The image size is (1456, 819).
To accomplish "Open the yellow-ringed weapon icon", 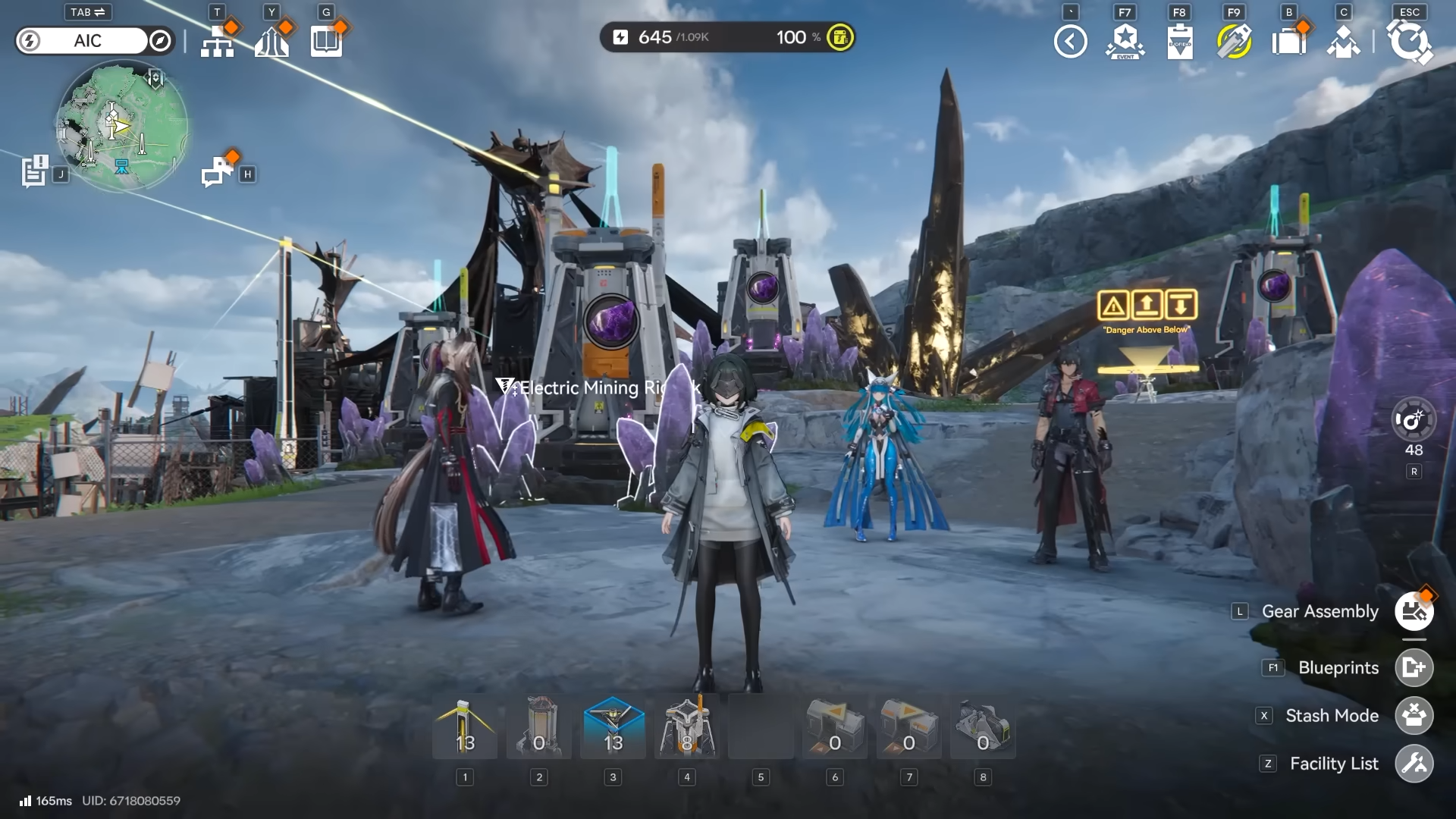I will click(1234, 42).
